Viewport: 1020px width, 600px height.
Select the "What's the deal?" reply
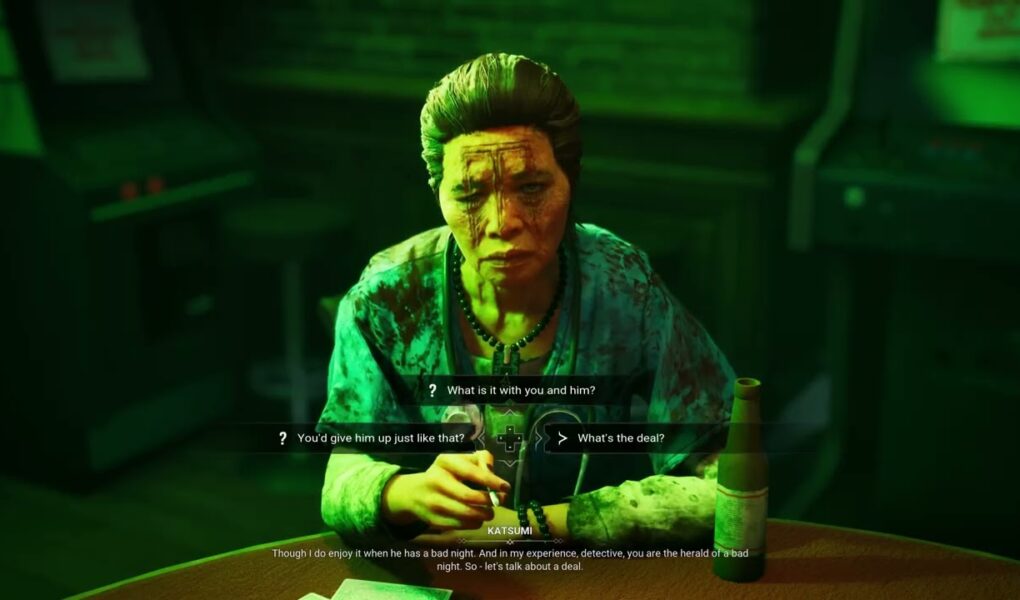(x=620, y=438)
